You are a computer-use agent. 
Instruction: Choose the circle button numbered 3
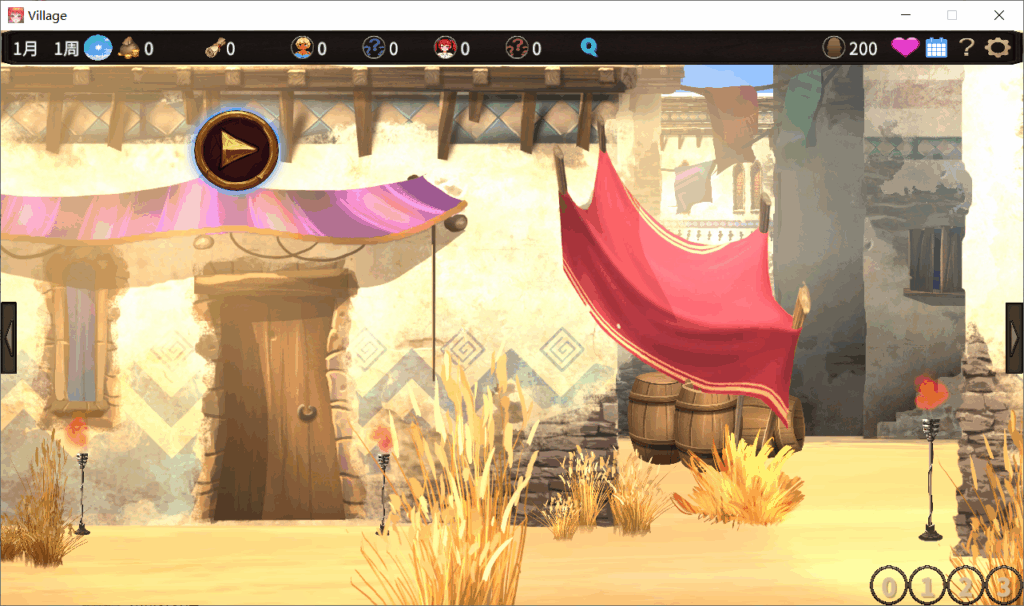1003,586
